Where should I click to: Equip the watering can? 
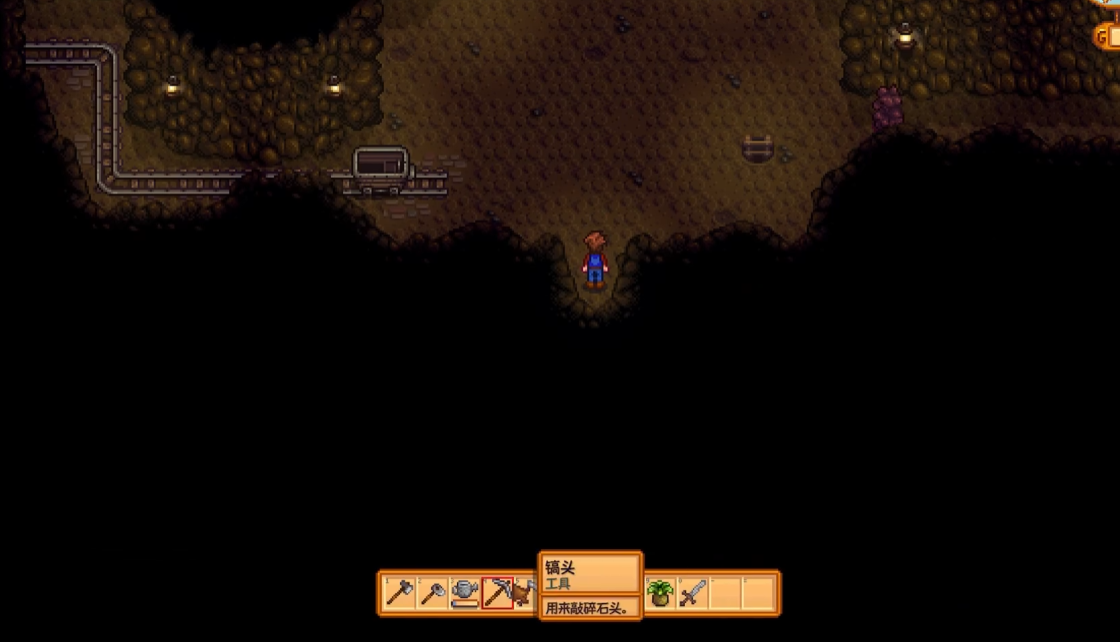(x=465, y=593)
